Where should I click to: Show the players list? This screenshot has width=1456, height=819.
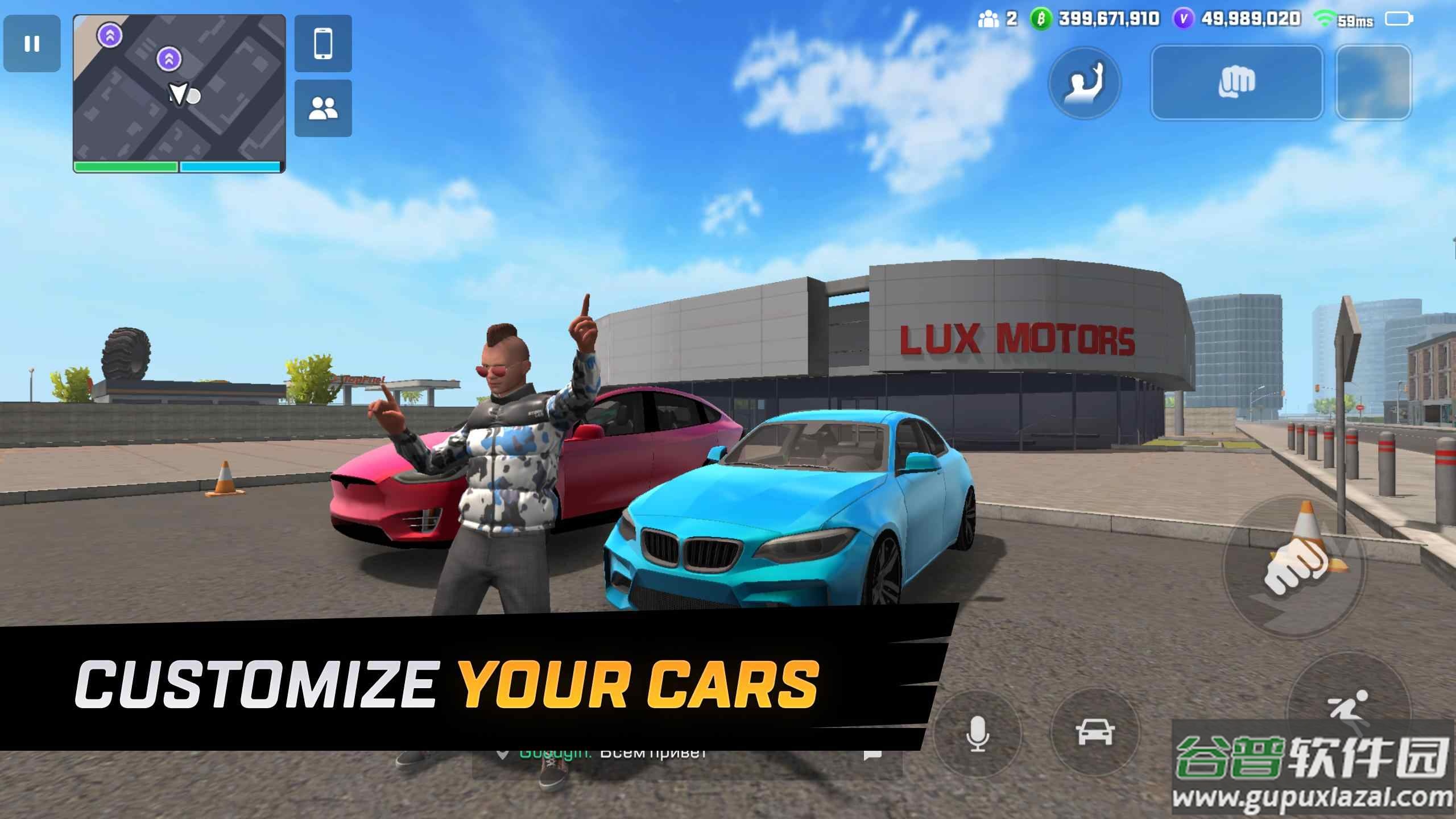pos(323,108)
